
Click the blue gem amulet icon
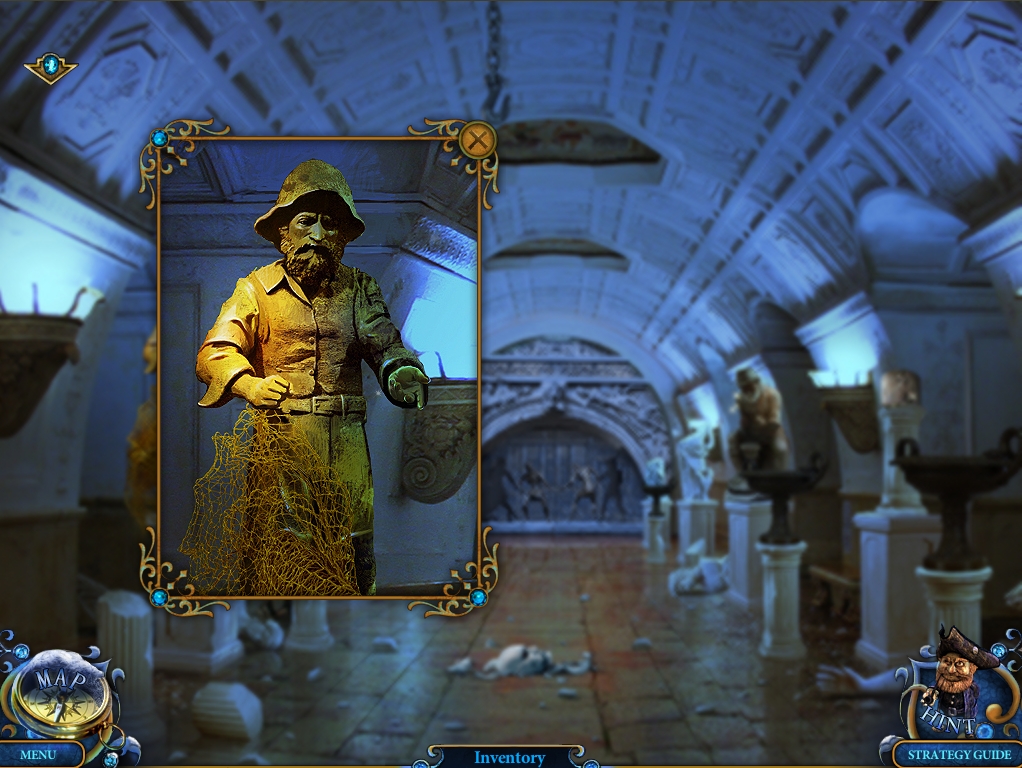(50, 67)
